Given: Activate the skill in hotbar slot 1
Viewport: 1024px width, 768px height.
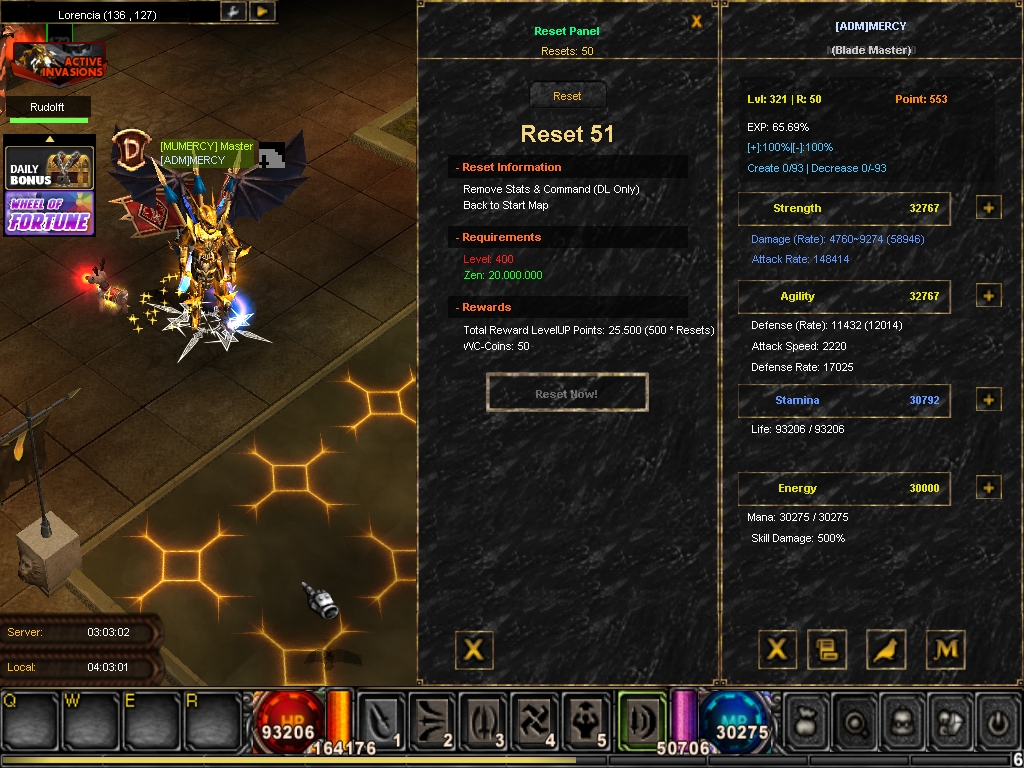Looking at the screenshot, I should [x=382, y=719].
